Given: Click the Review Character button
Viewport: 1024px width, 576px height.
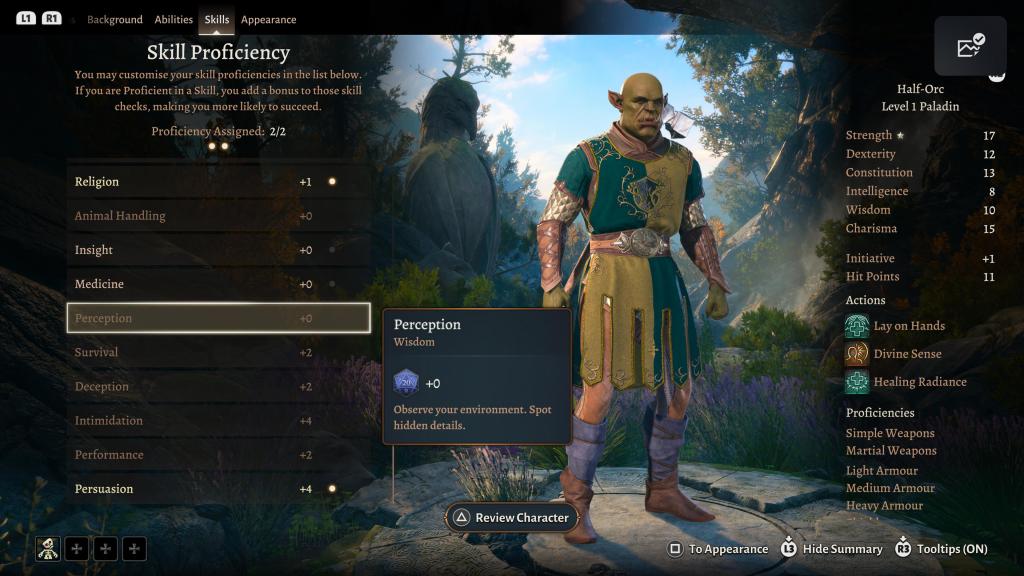Looking at the screenshot, I should [x=512, y=517].
